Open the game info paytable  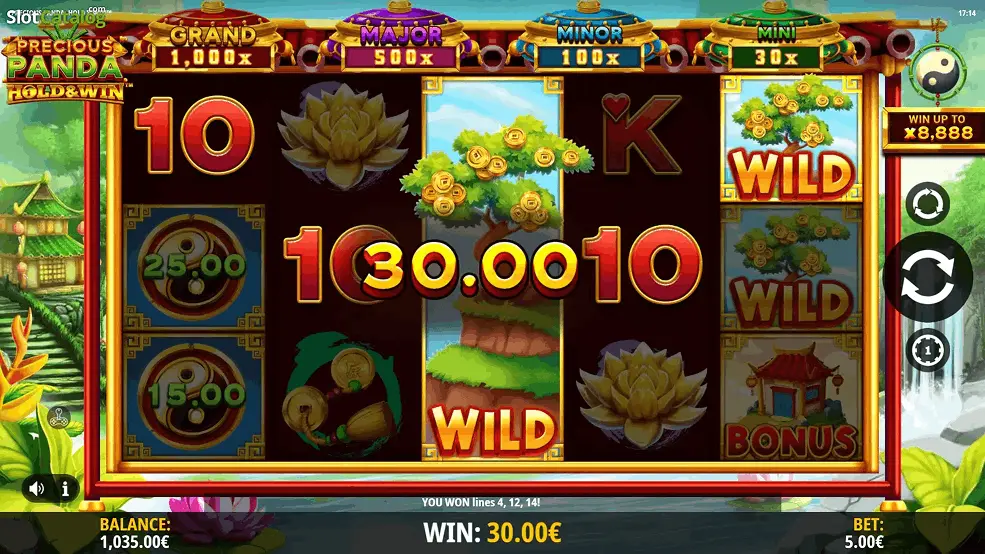65,489
